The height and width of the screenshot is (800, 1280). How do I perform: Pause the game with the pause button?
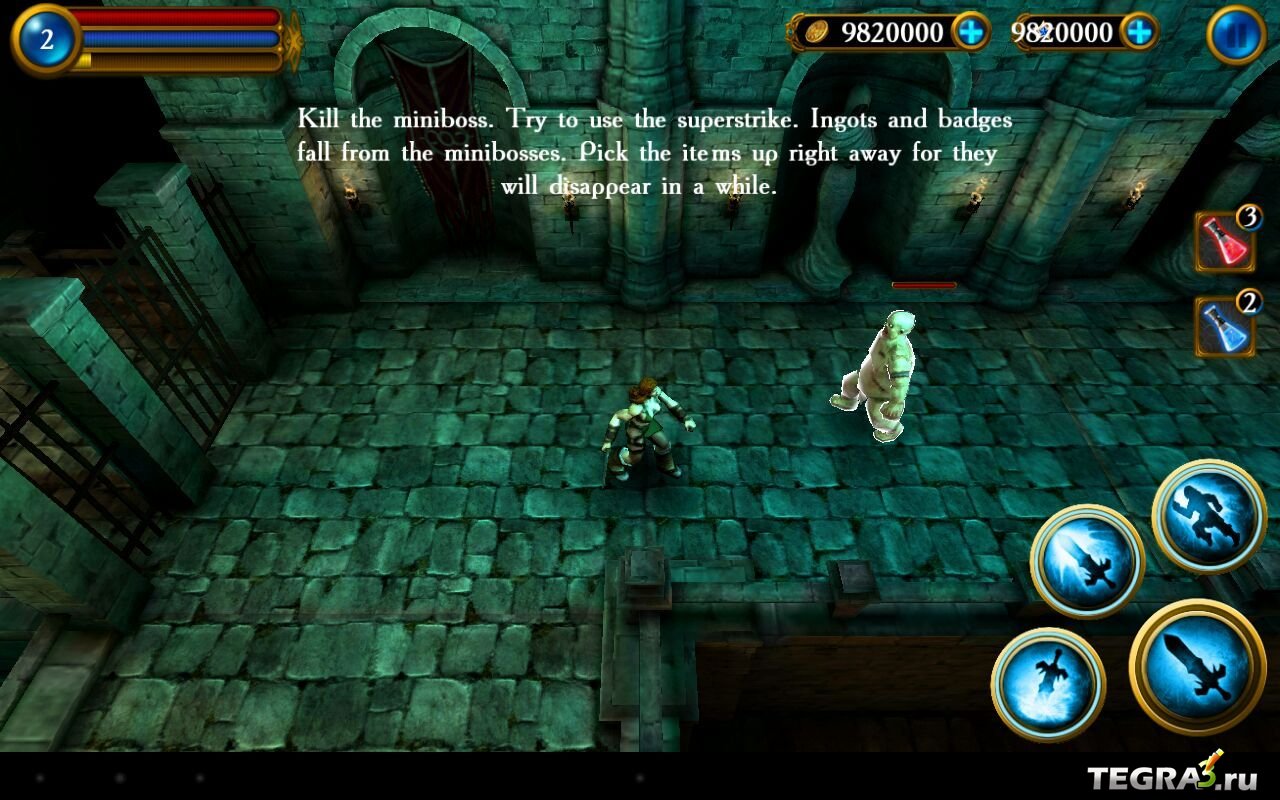point(1236,35)
